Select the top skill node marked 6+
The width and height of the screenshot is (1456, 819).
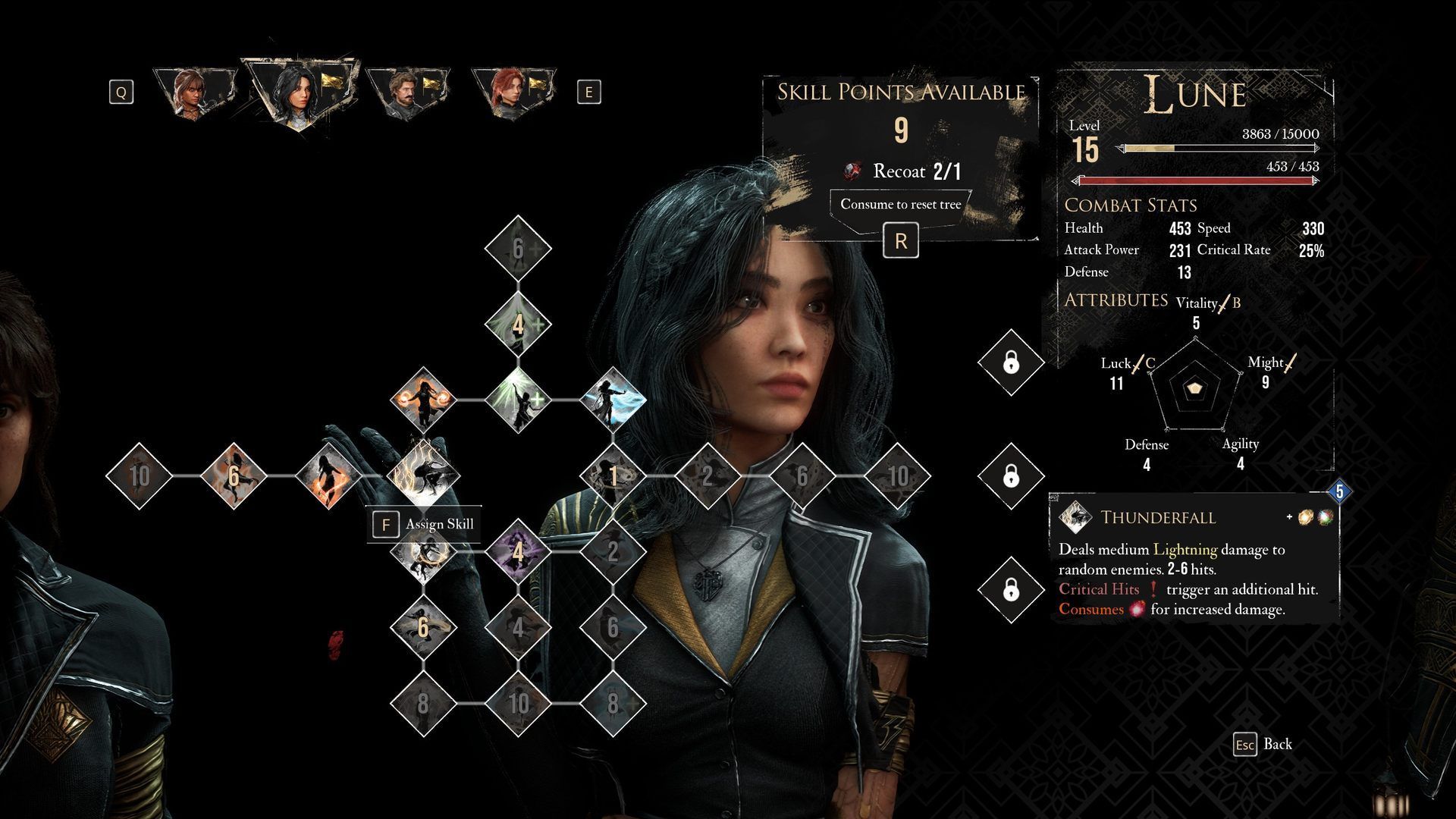pyautogui.click(x=518, y=248)
